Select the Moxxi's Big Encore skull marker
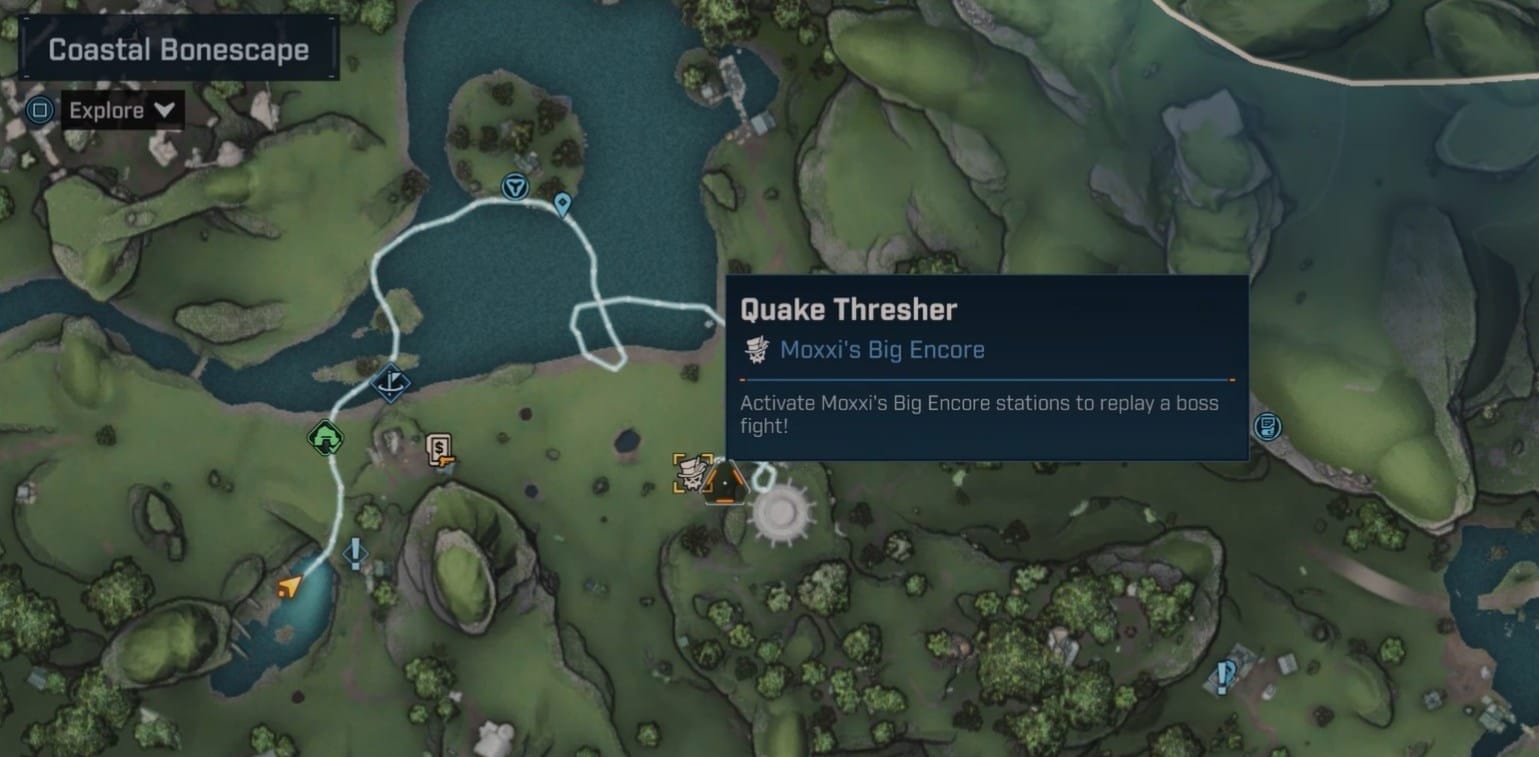 coord(693,474)
